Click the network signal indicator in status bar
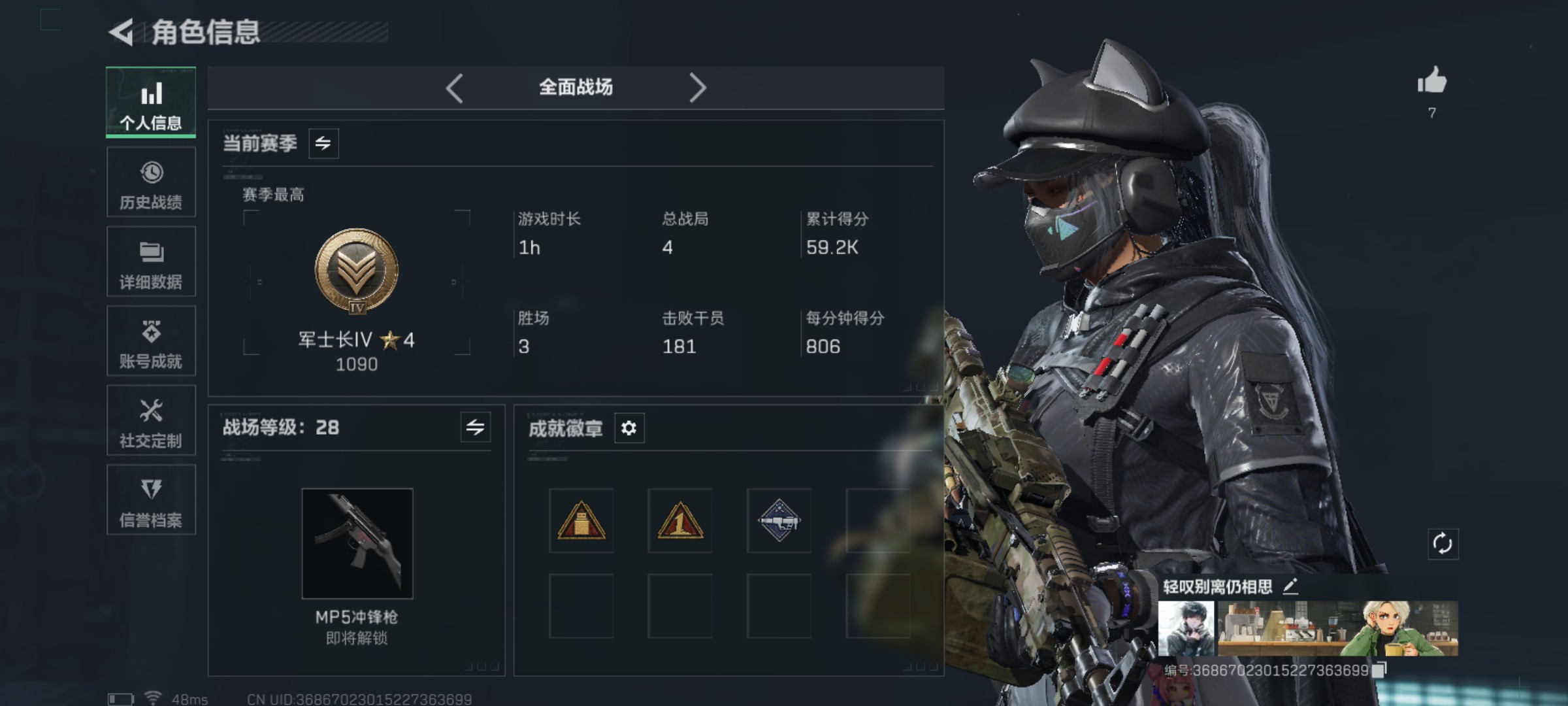This screenshot has height=706, width=1568. pos(154,698)
